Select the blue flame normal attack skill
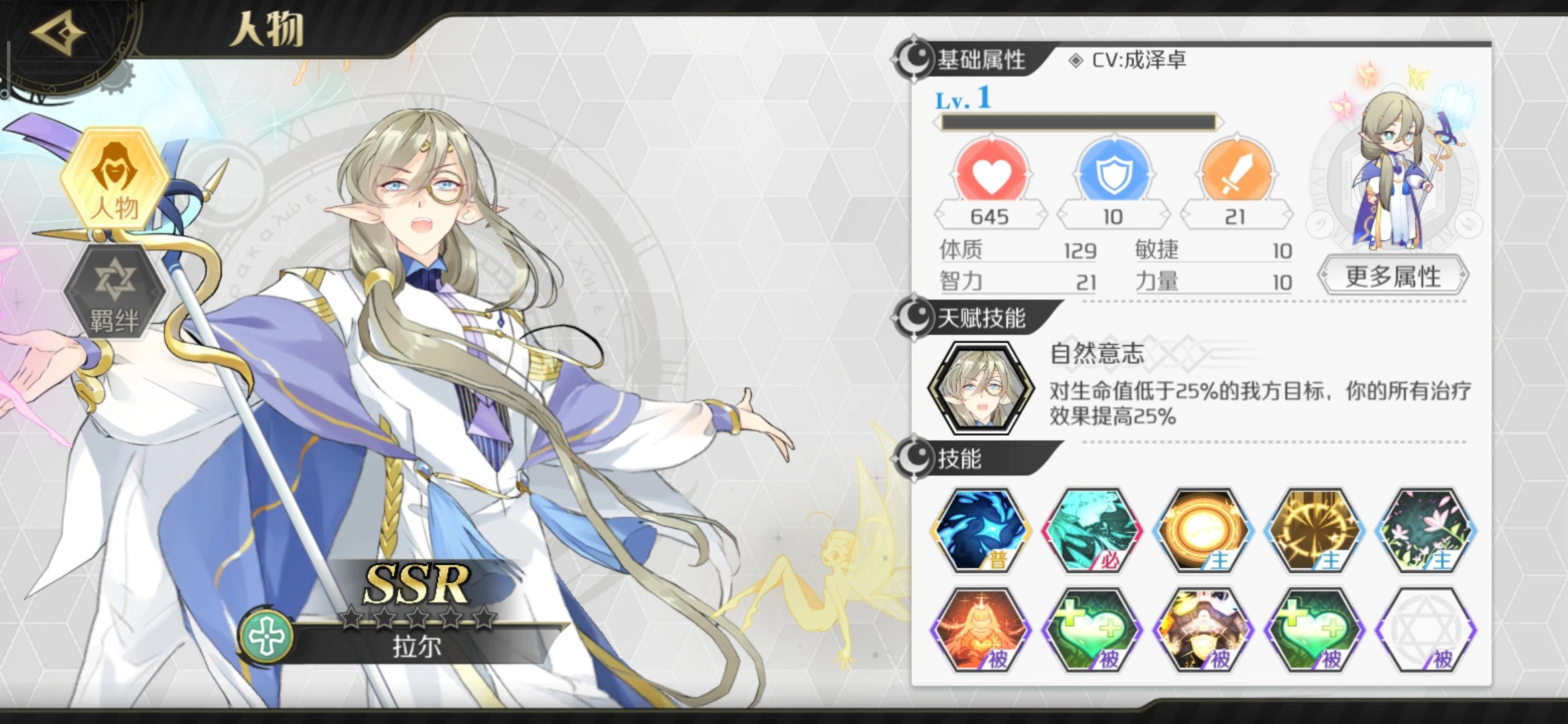 981,530
